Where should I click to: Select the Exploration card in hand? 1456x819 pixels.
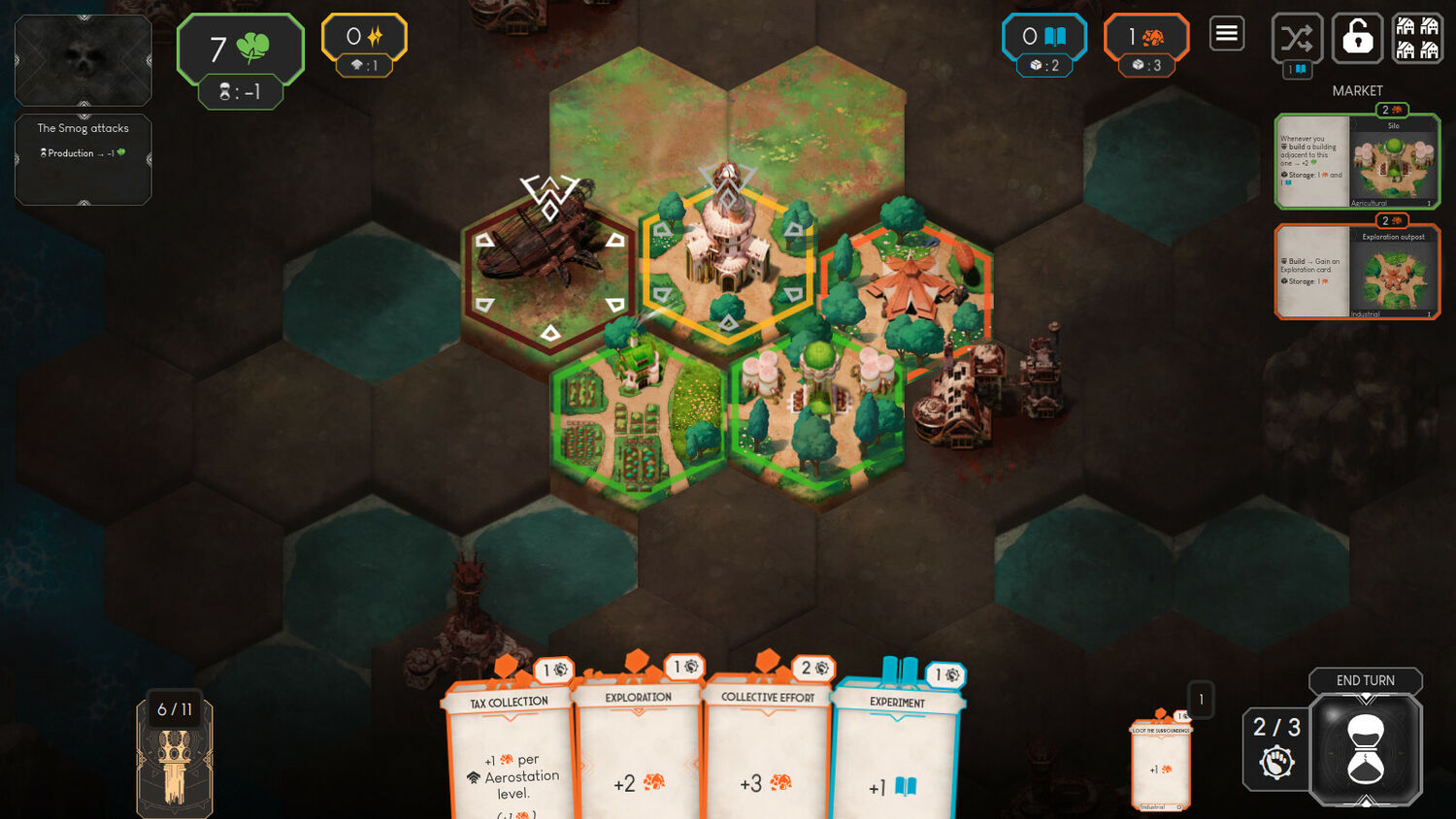tap(638, 752)
